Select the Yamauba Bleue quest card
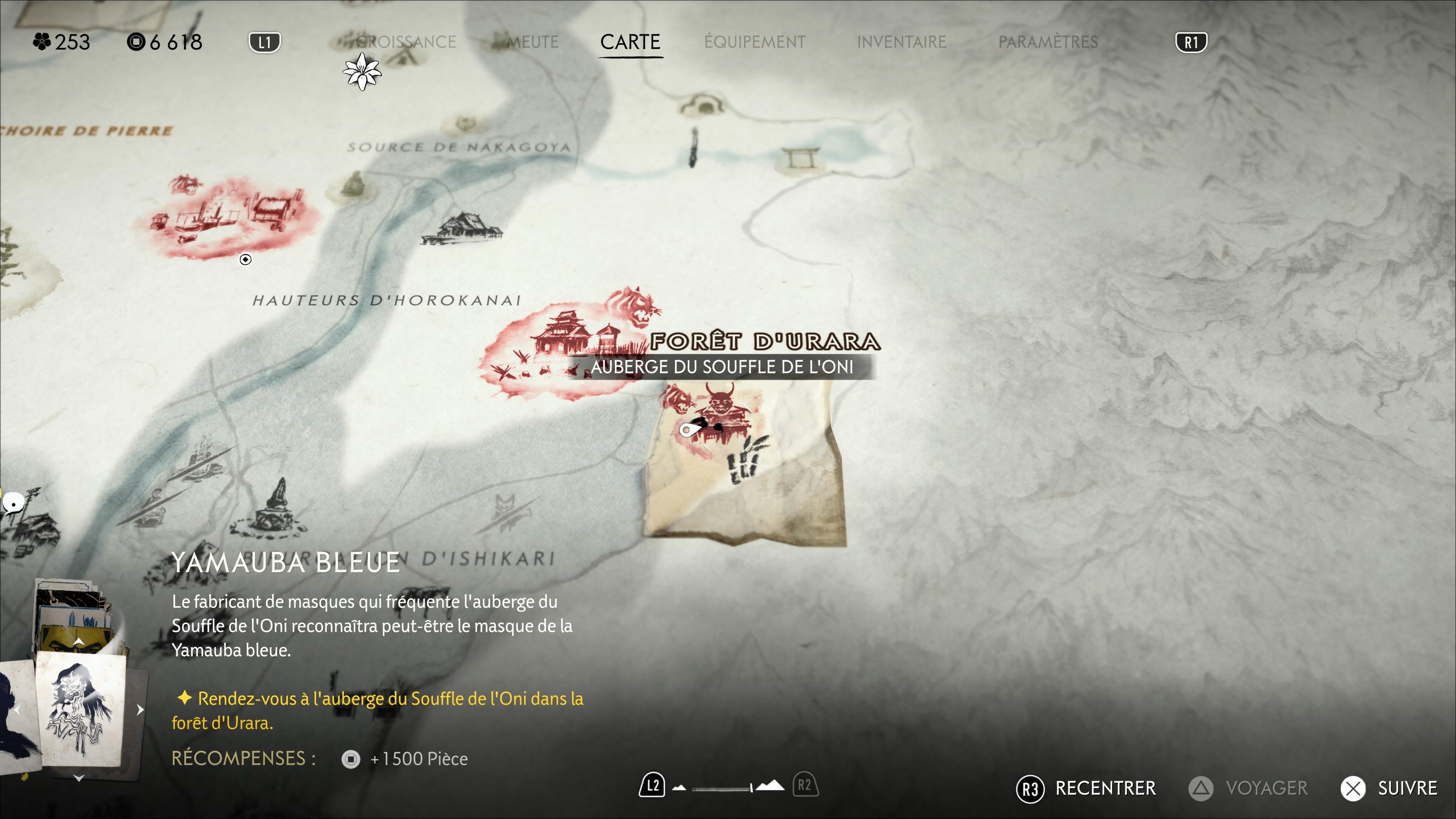 (x=80, y=709)
